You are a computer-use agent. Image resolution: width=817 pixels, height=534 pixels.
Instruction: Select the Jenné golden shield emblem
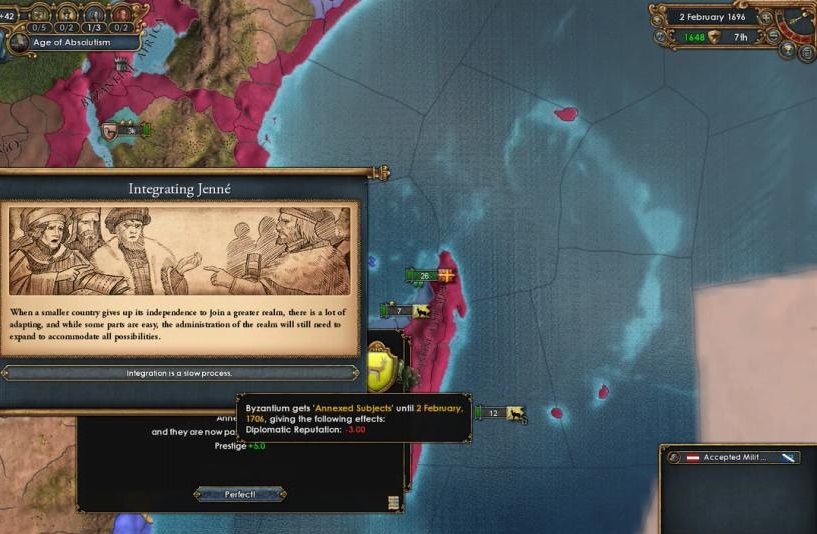(x=381, y=366)
